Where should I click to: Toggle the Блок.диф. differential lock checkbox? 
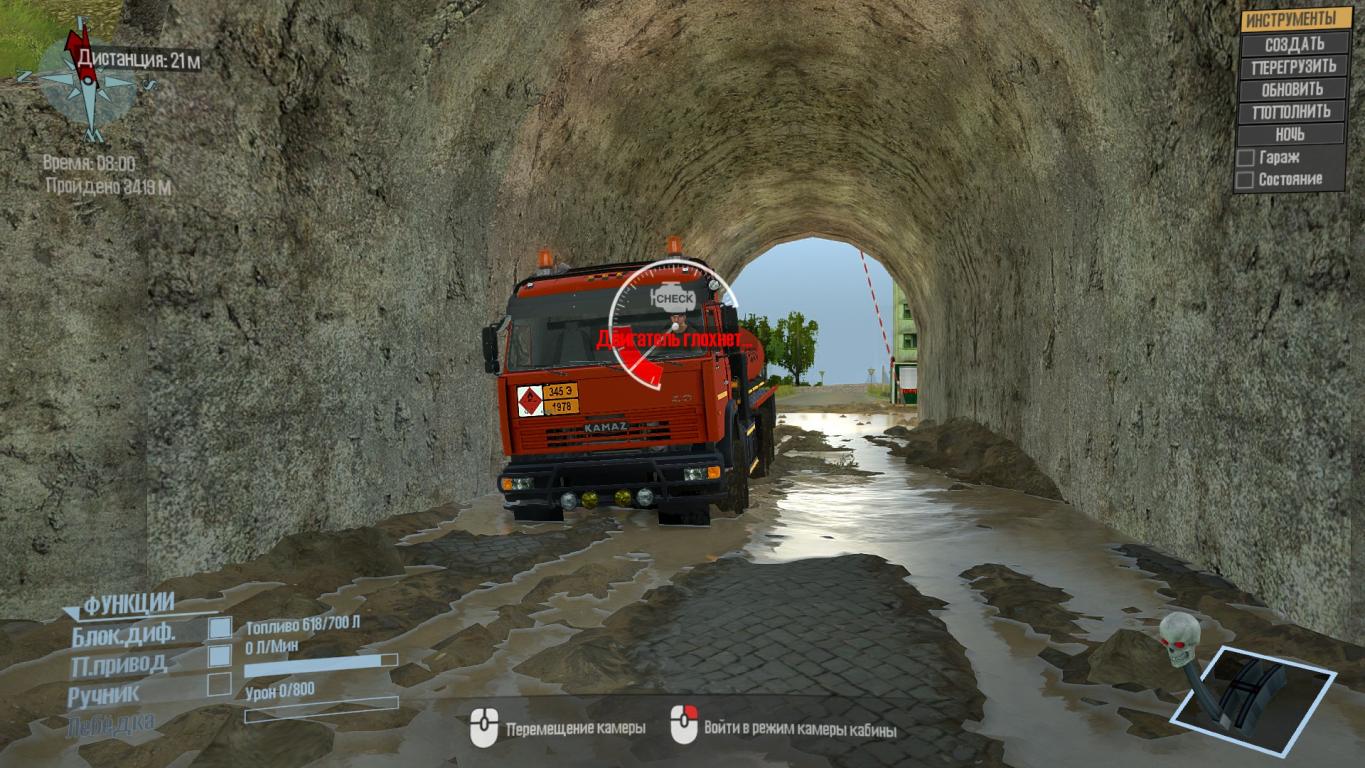click(219, 628)
